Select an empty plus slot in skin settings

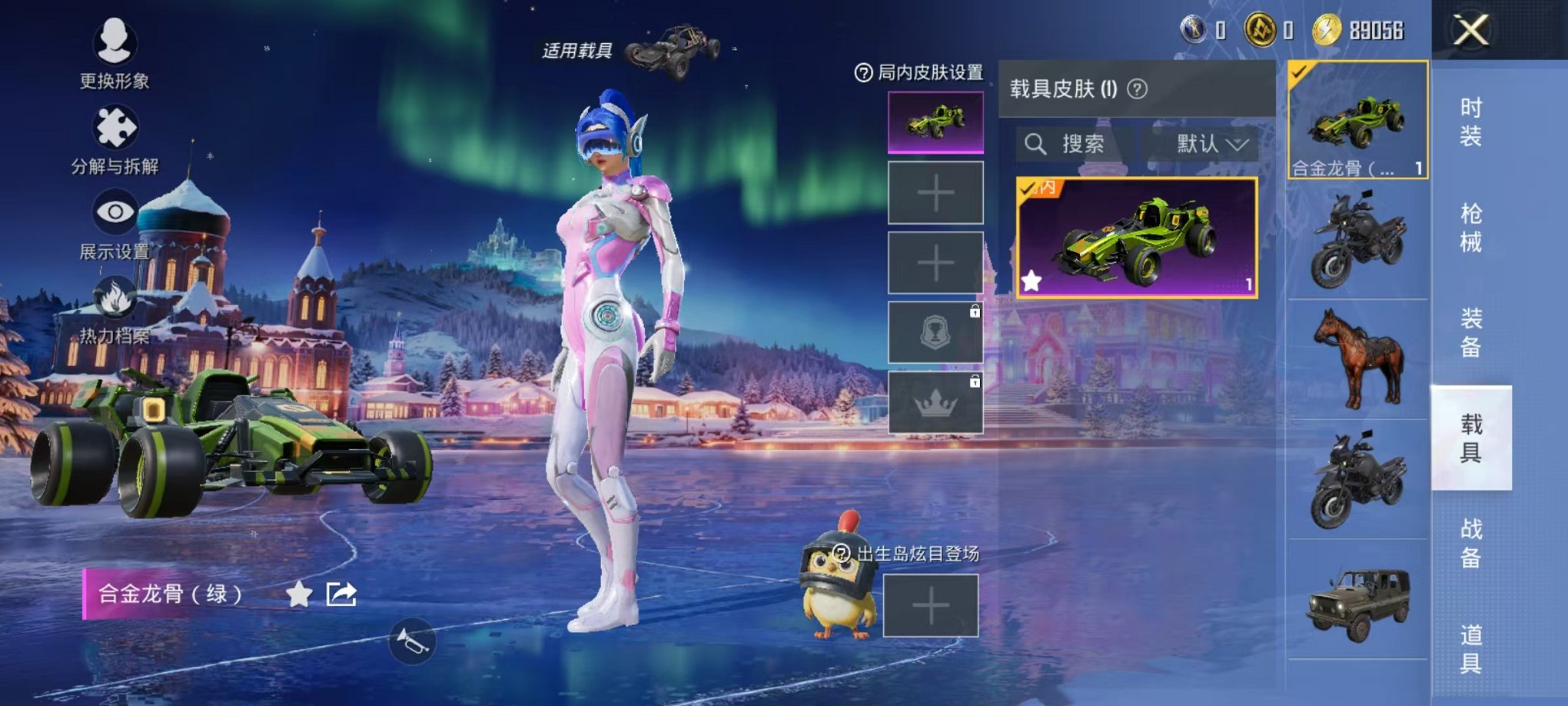pos(935,192)
